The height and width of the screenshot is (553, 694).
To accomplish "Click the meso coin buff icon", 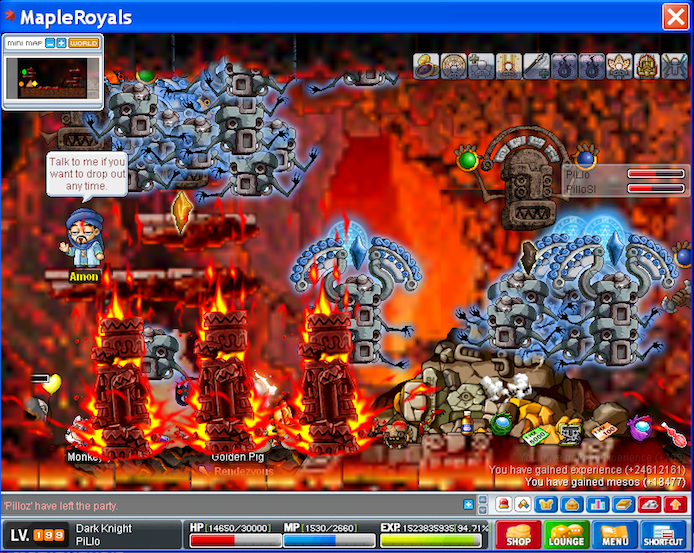I will [427, 66].
